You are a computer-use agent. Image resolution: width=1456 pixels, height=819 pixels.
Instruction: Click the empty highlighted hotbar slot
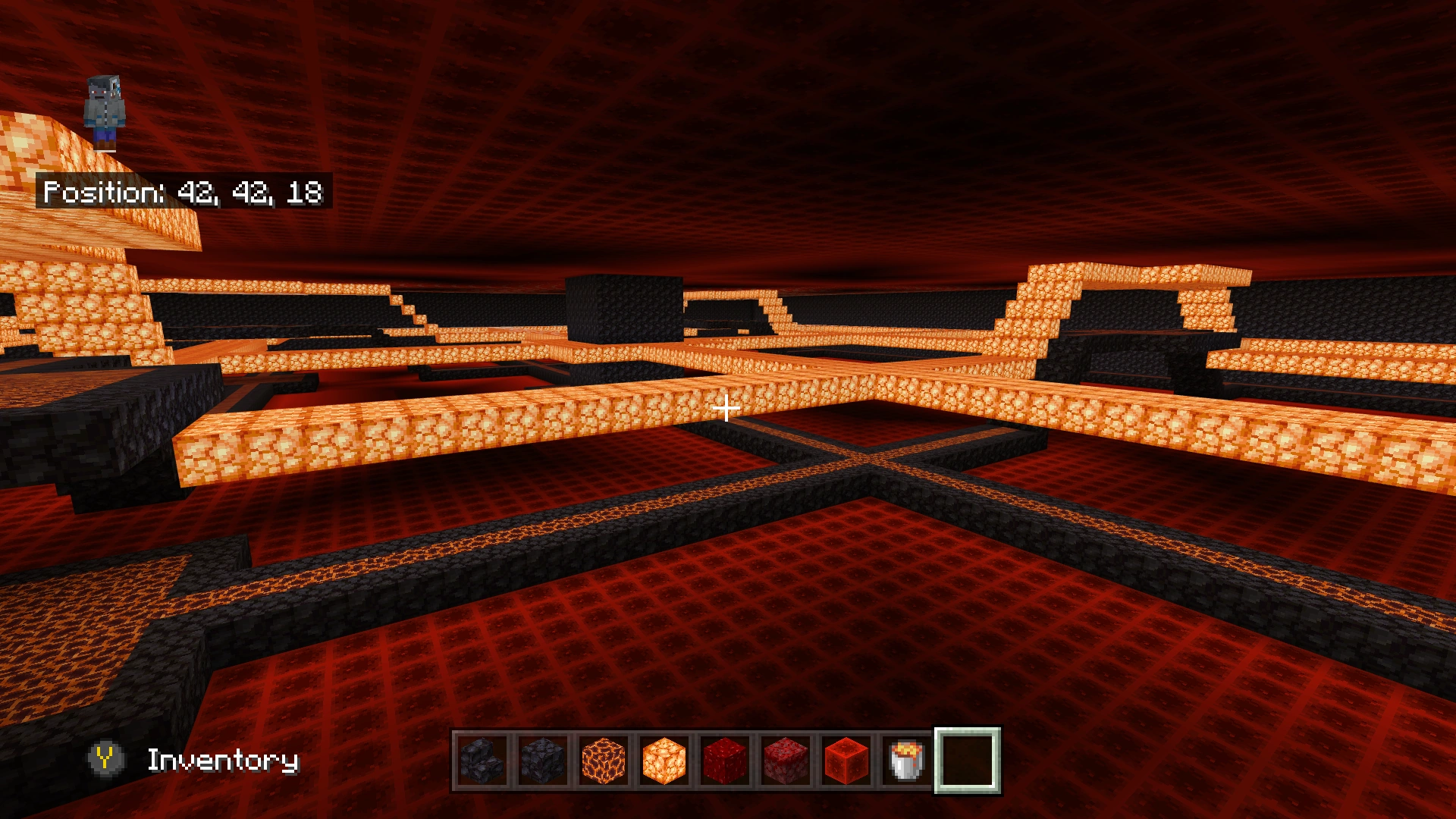pos(969,762)
